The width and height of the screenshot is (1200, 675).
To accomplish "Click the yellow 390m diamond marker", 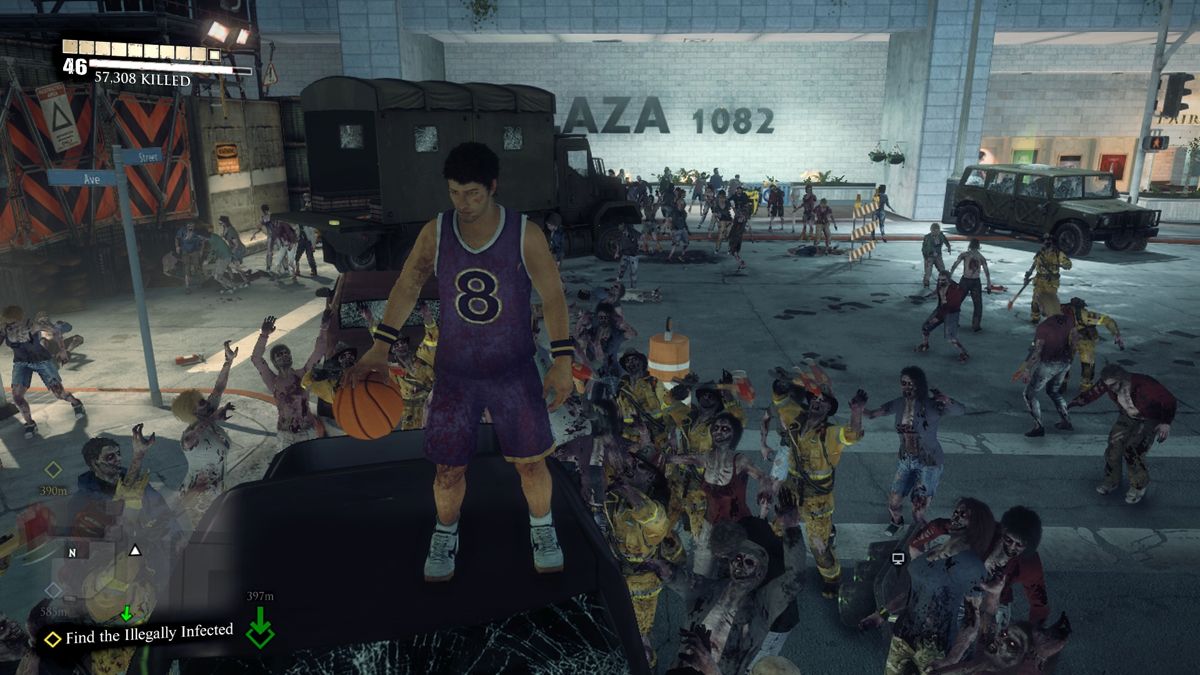I will 53,469.
